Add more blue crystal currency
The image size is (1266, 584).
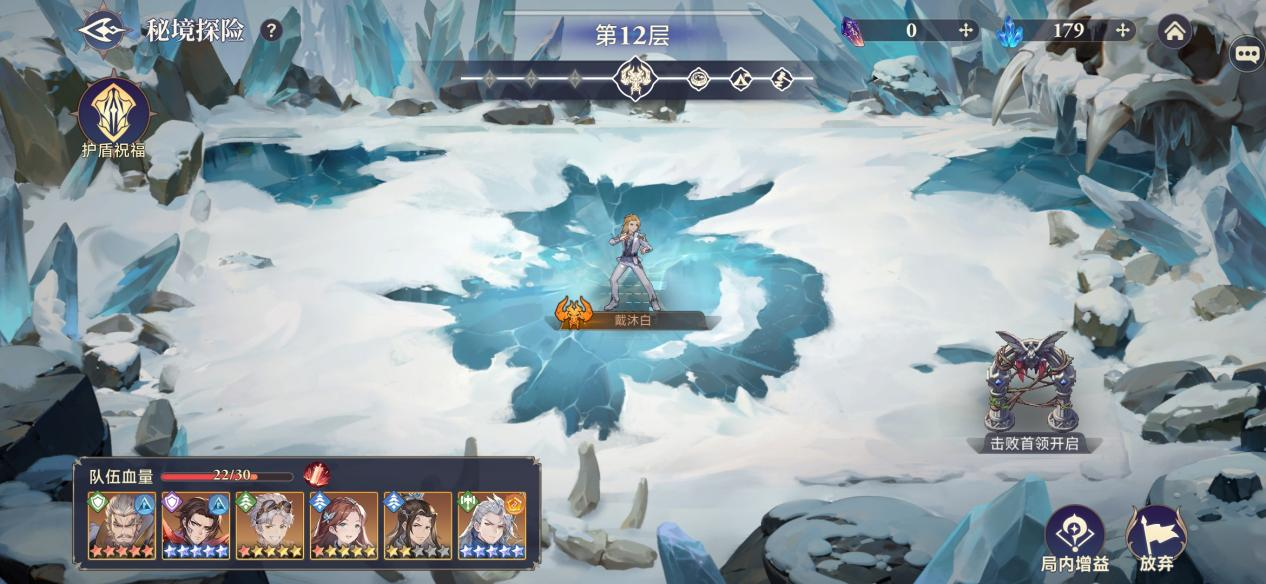pos(1122,30)
